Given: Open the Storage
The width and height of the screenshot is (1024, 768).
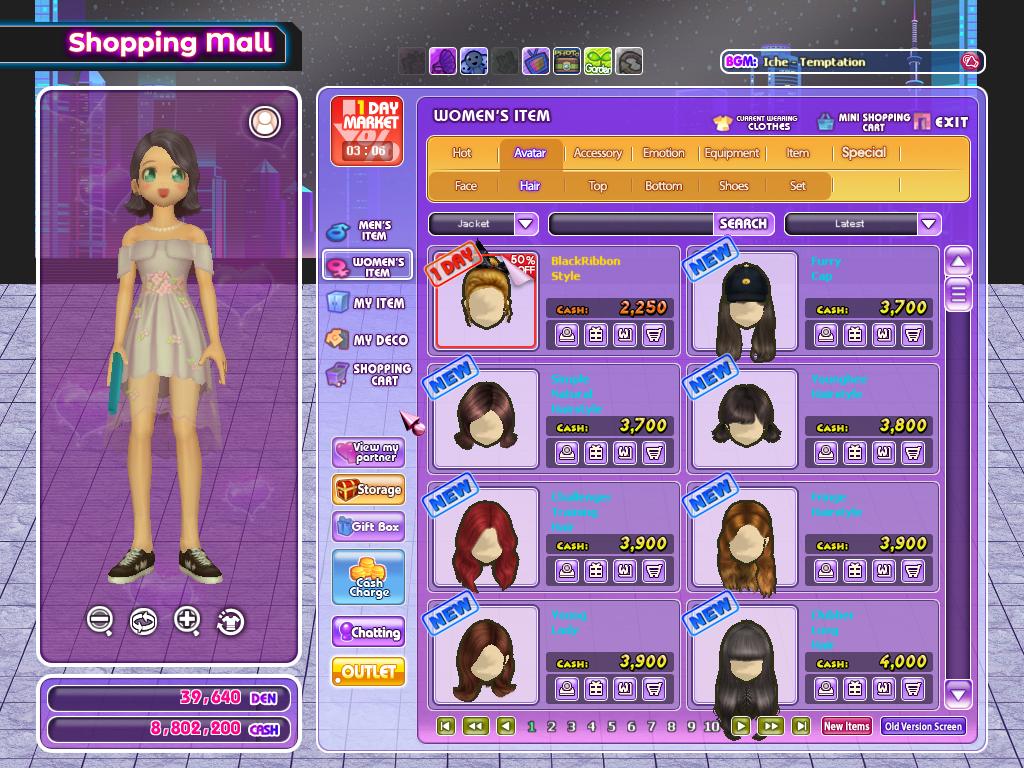Looking at the screenshot, I should tap(368, 490).
